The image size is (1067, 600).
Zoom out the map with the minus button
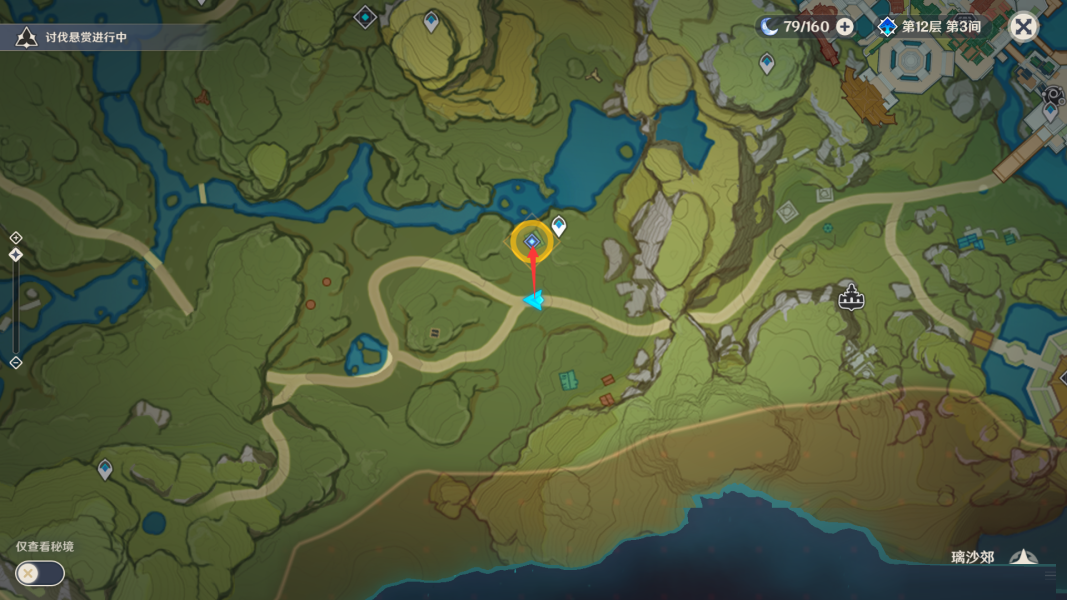coord(16,363)
